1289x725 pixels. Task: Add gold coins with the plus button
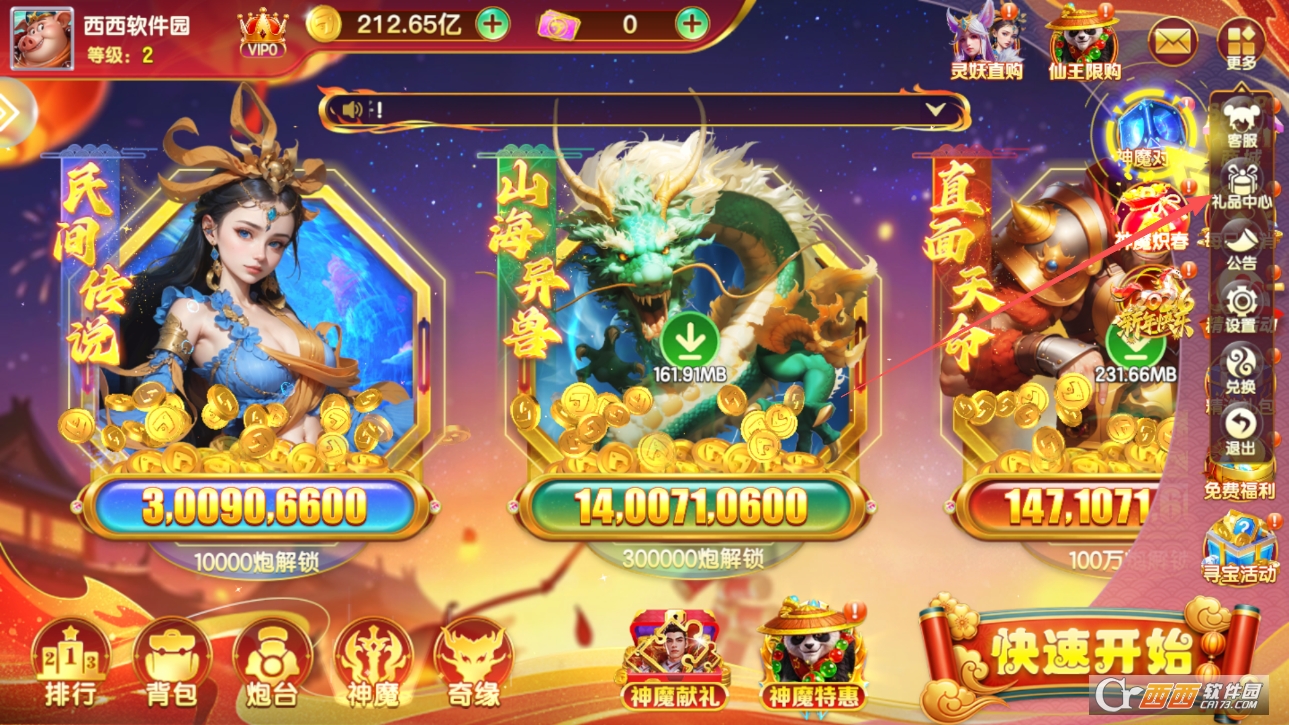pos(492,24)
